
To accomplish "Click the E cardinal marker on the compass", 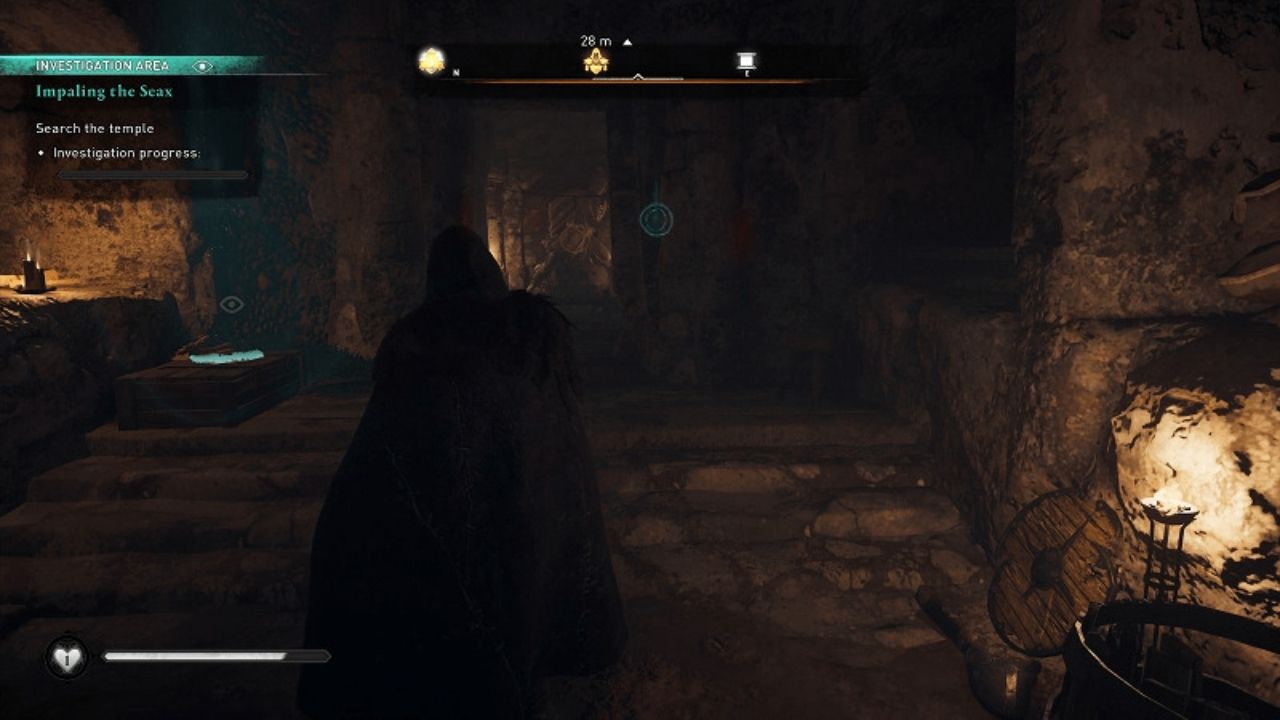I will pos(746,74).
